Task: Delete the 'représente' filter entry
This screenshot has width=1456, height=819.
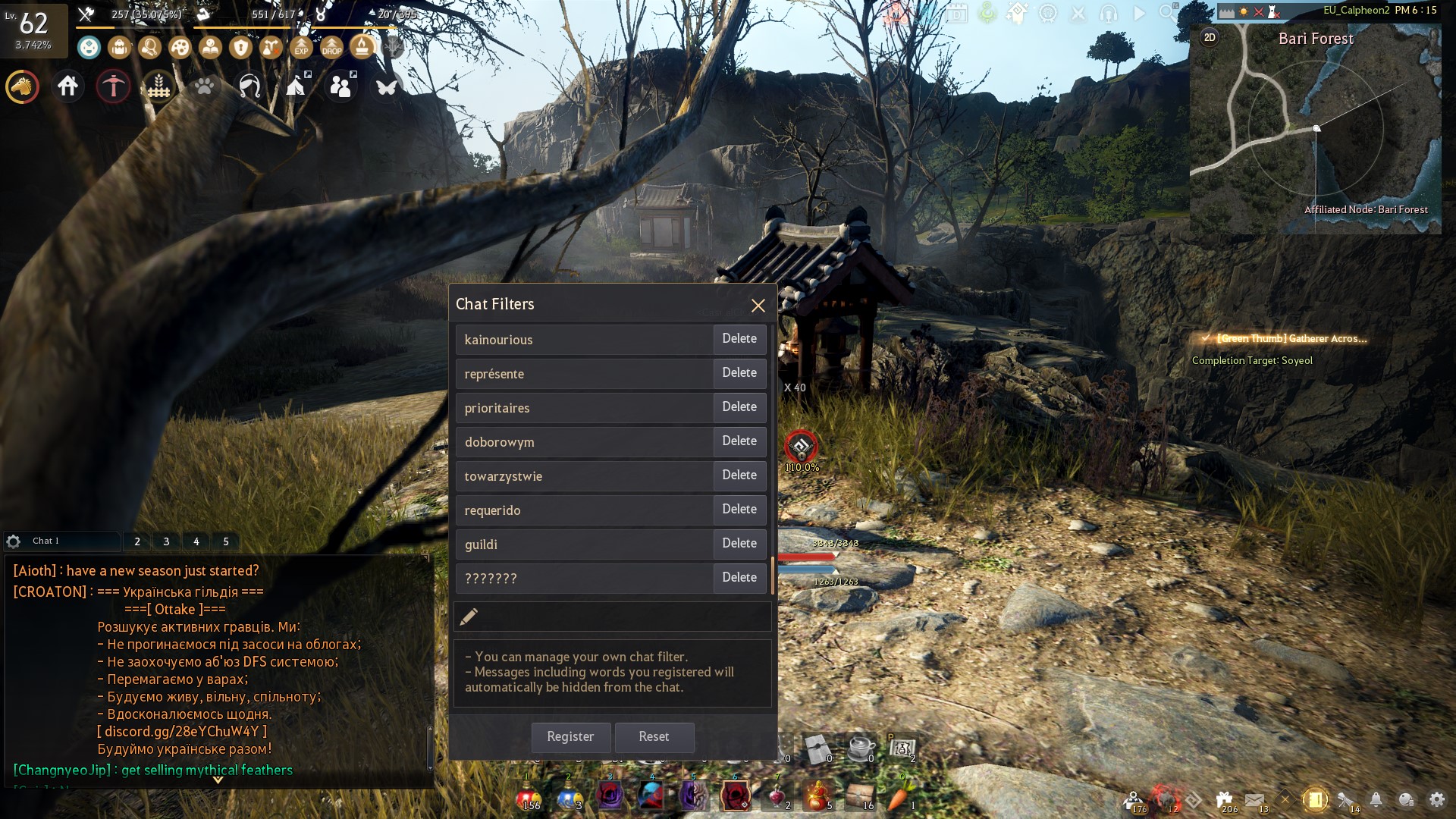Action: pos(739,373)
